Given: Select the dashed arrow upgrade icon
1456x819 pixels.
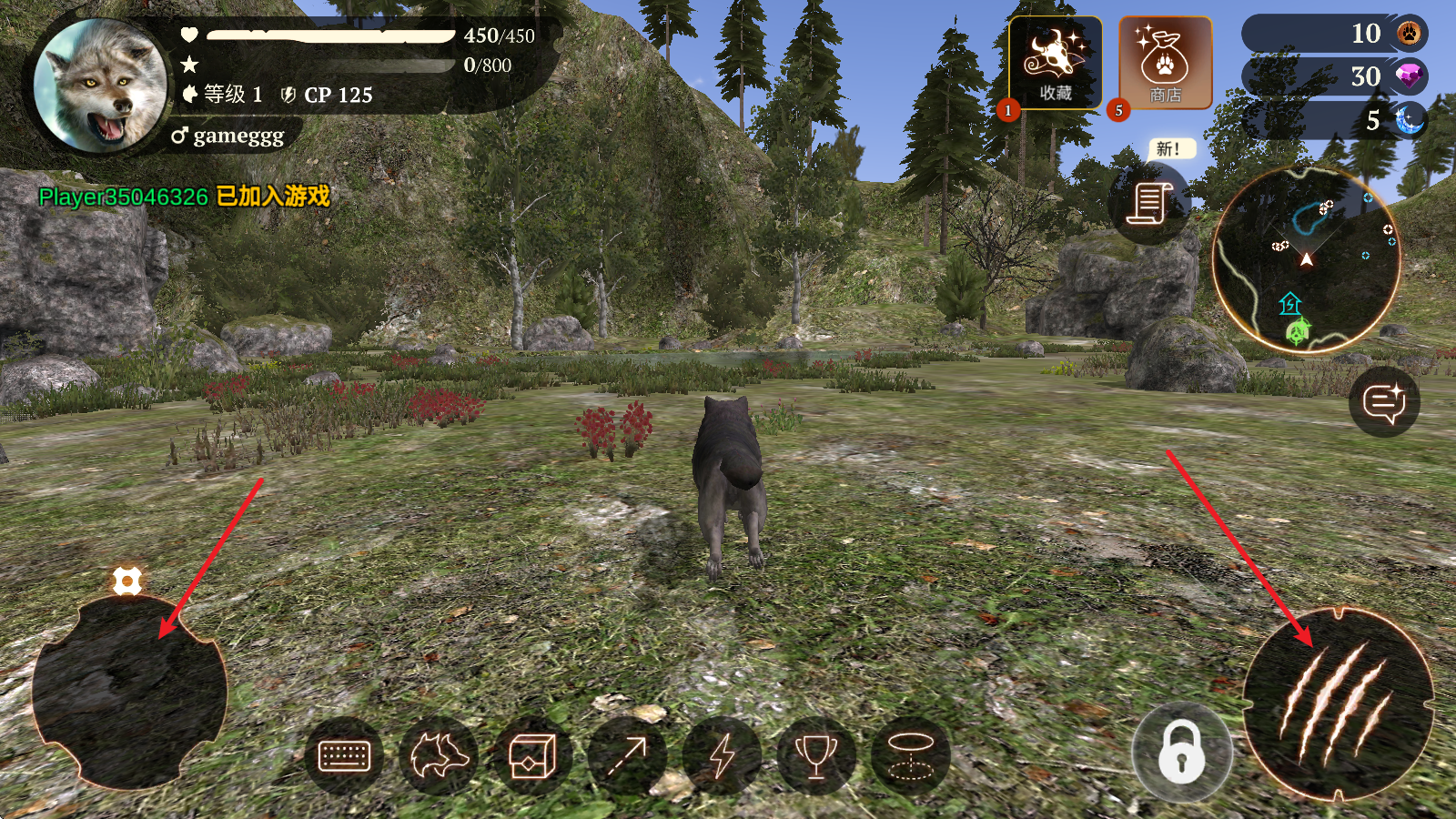Looking at the screenshot, I should (627, 755).
